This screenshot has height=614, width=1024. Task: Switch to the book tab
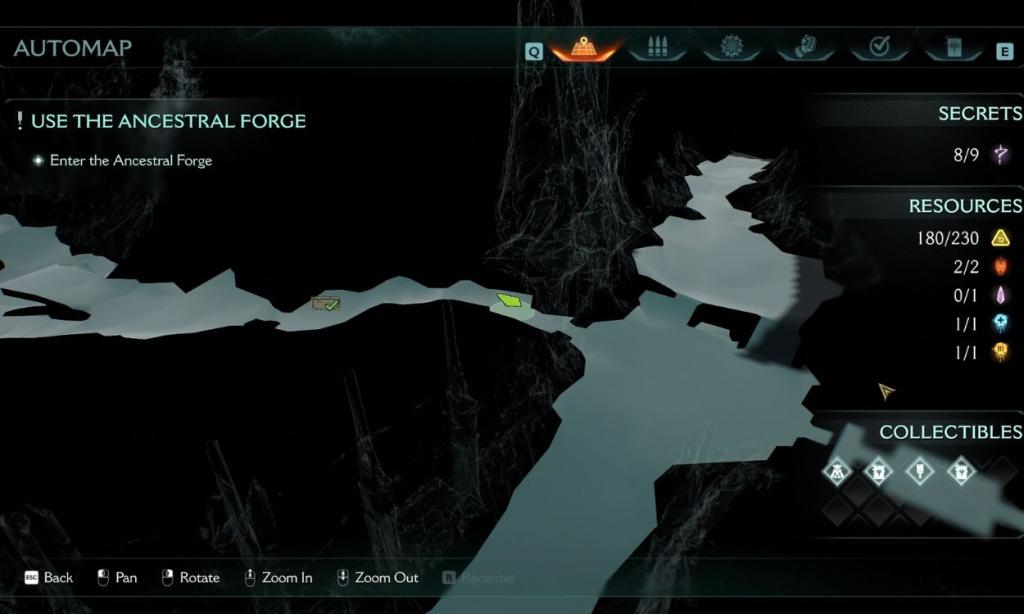click(x=952, y=47)
